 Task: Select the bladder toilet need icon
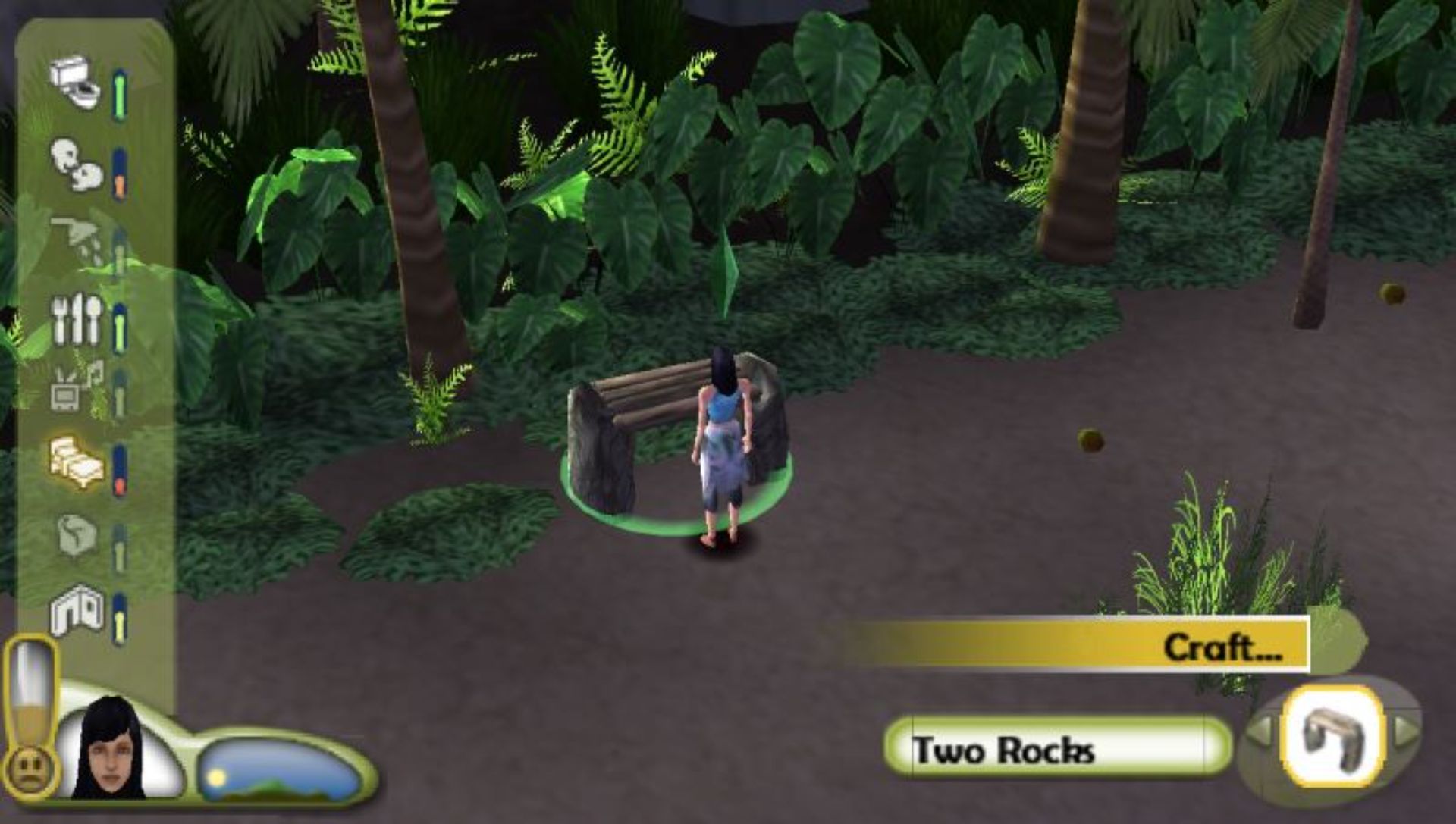click(x=76, y=83)
